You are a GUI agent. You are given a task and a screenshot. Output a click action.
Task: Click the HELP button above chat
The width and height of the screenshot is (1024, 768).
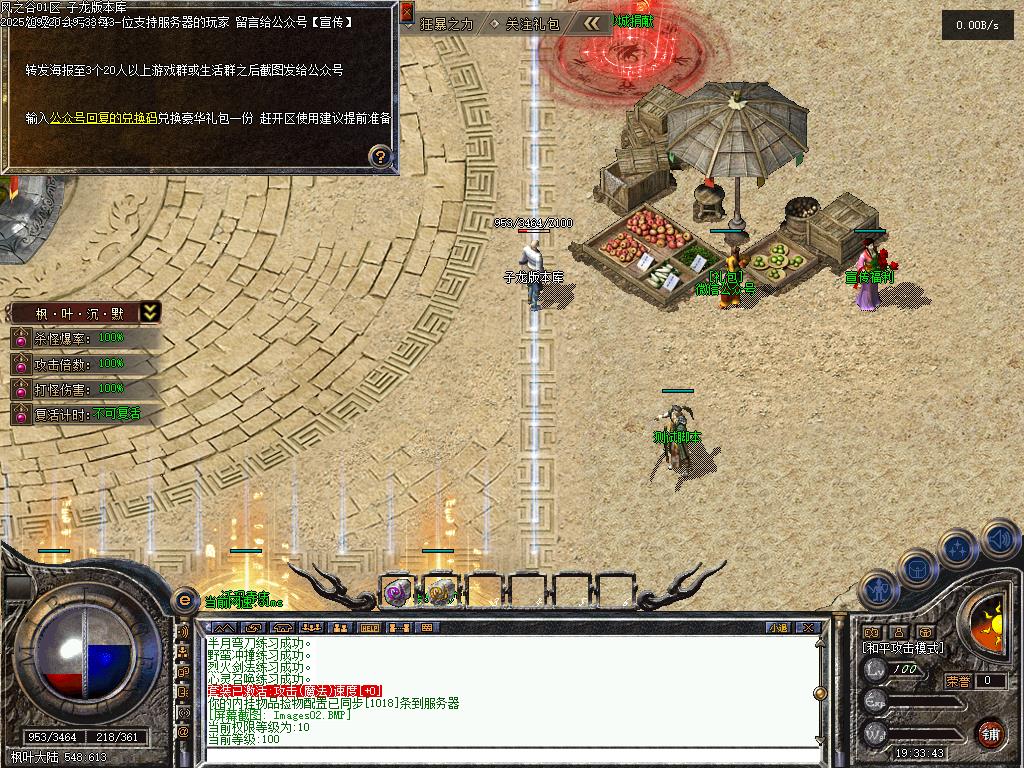[369, 628]
